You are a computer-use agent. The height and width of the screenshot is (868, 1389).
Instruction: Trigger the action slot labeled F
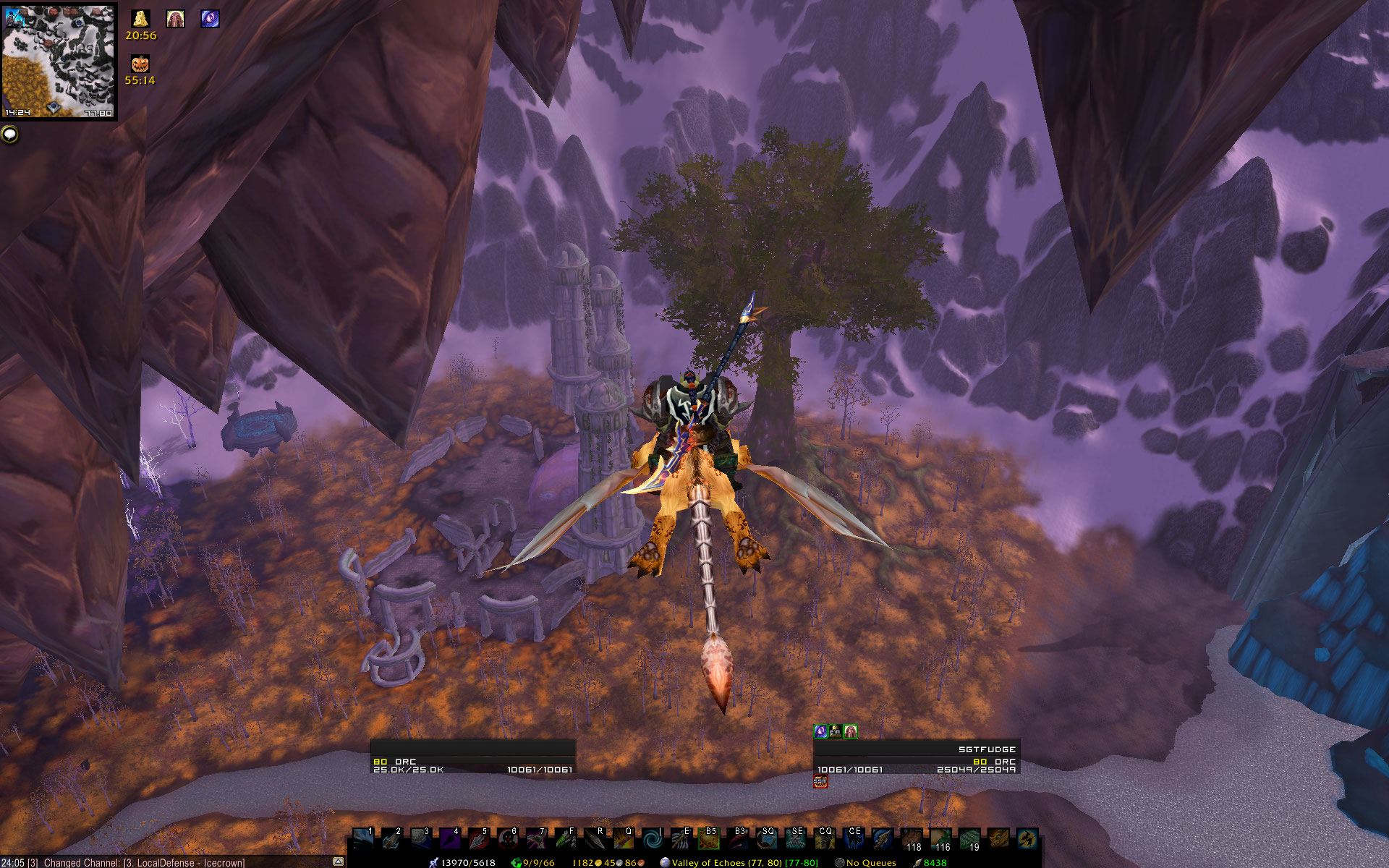pyautogui.click(x=565, y=839)
